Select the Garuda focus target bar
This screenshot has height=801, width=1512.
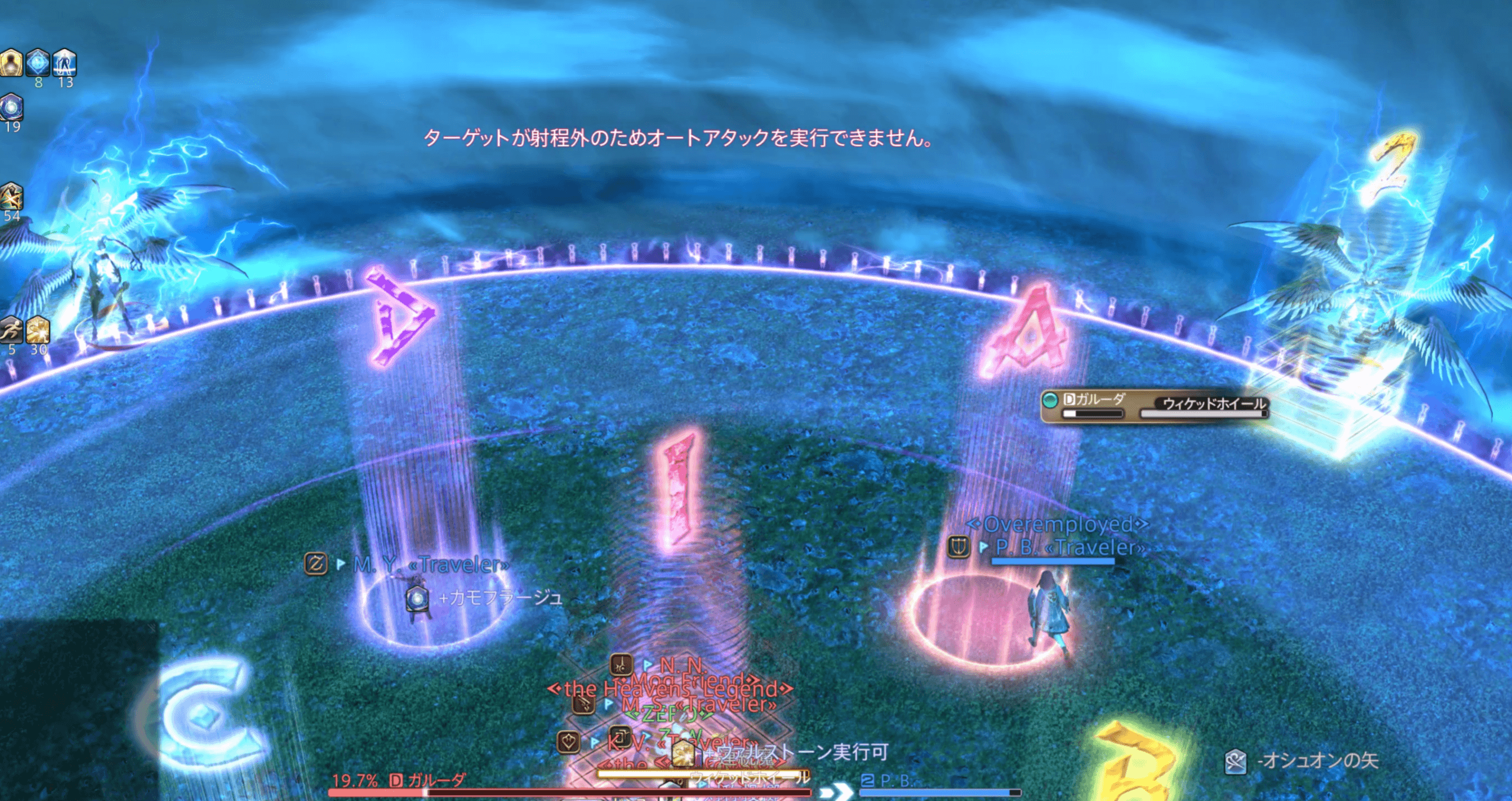[1153, 405]
